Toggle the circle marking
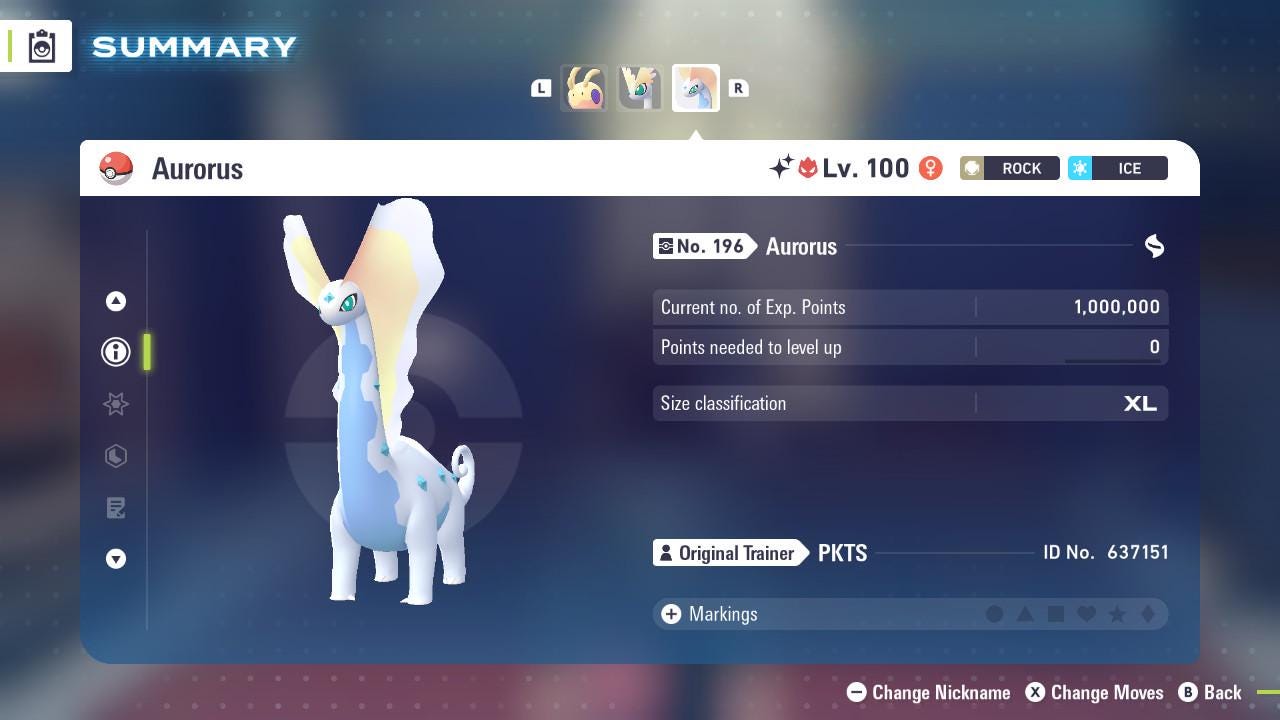The image size is (1280, 720). coord(995,614)
